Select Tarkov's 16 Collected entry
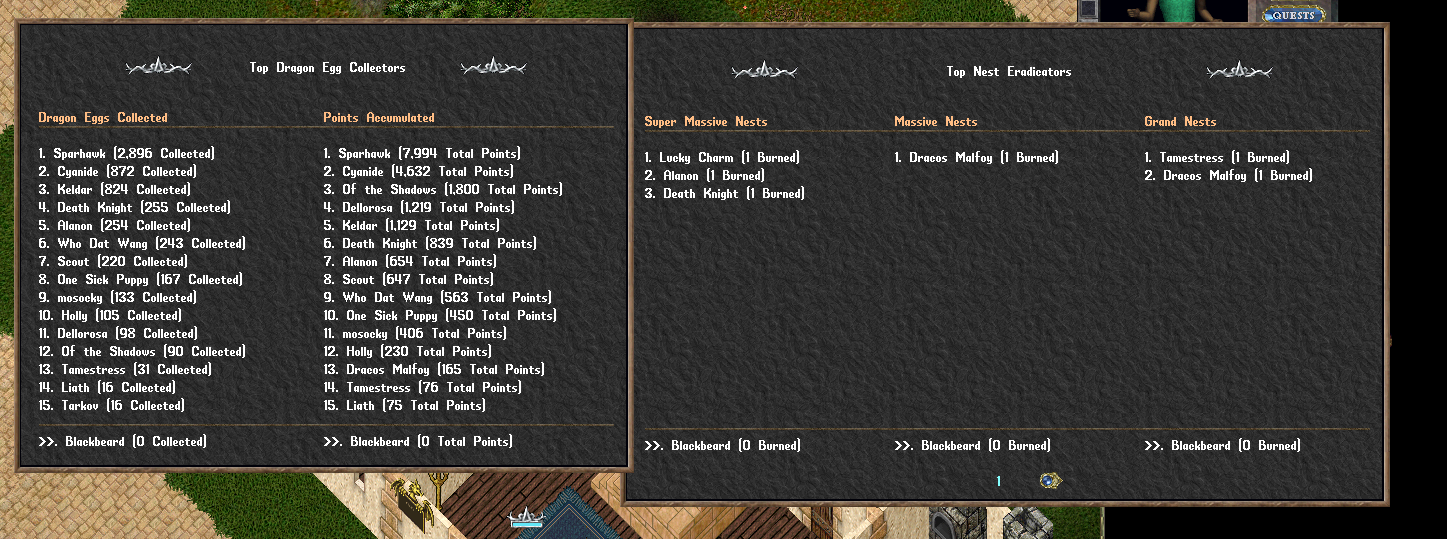Viewport: 1447px width, 539px height. [x=112, y=406]
